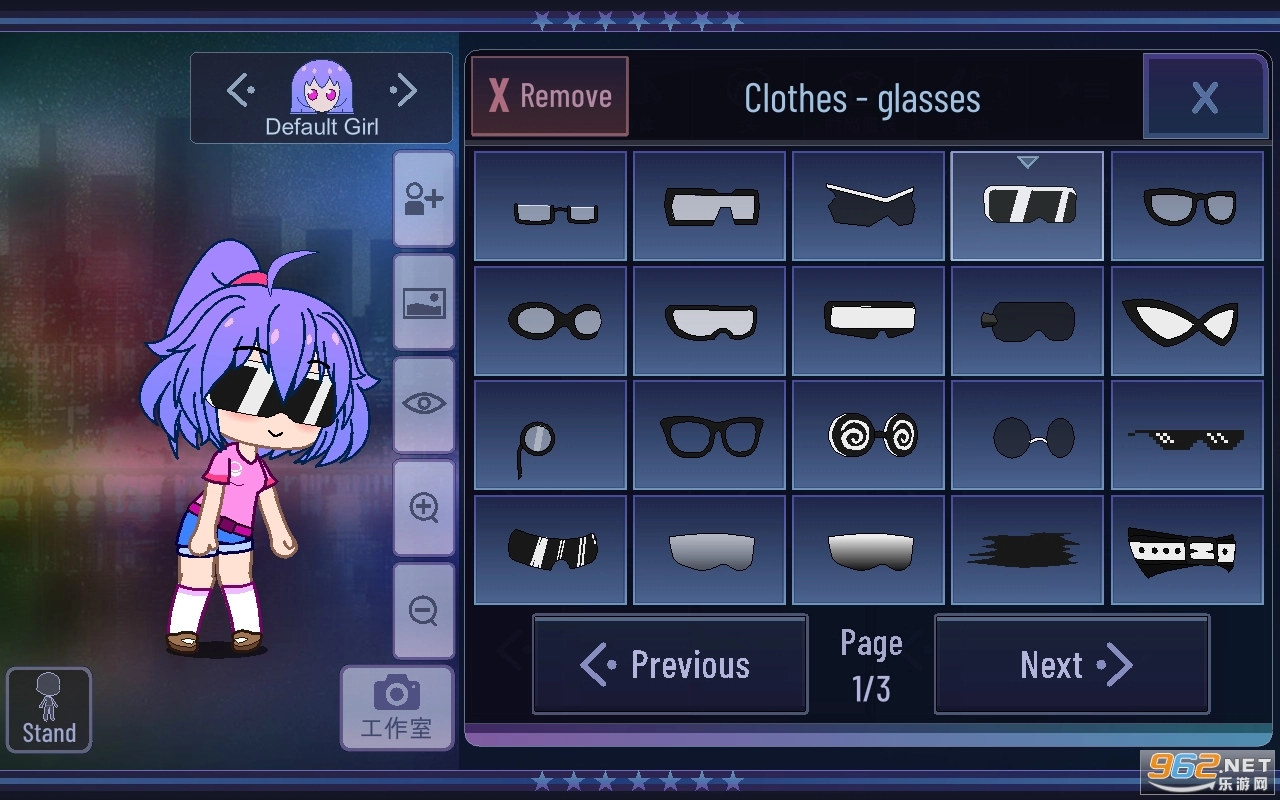Zoom in on the character
The width and height of the screenshot is (1280, 800).
coord(423,508)
